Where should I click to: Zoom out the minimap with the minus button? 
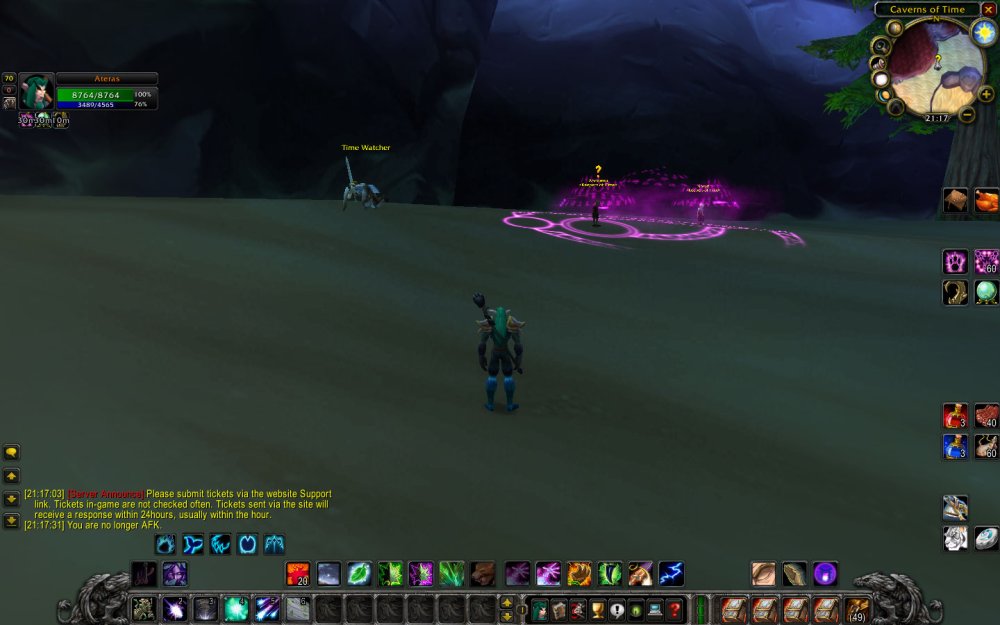(967, 114)
